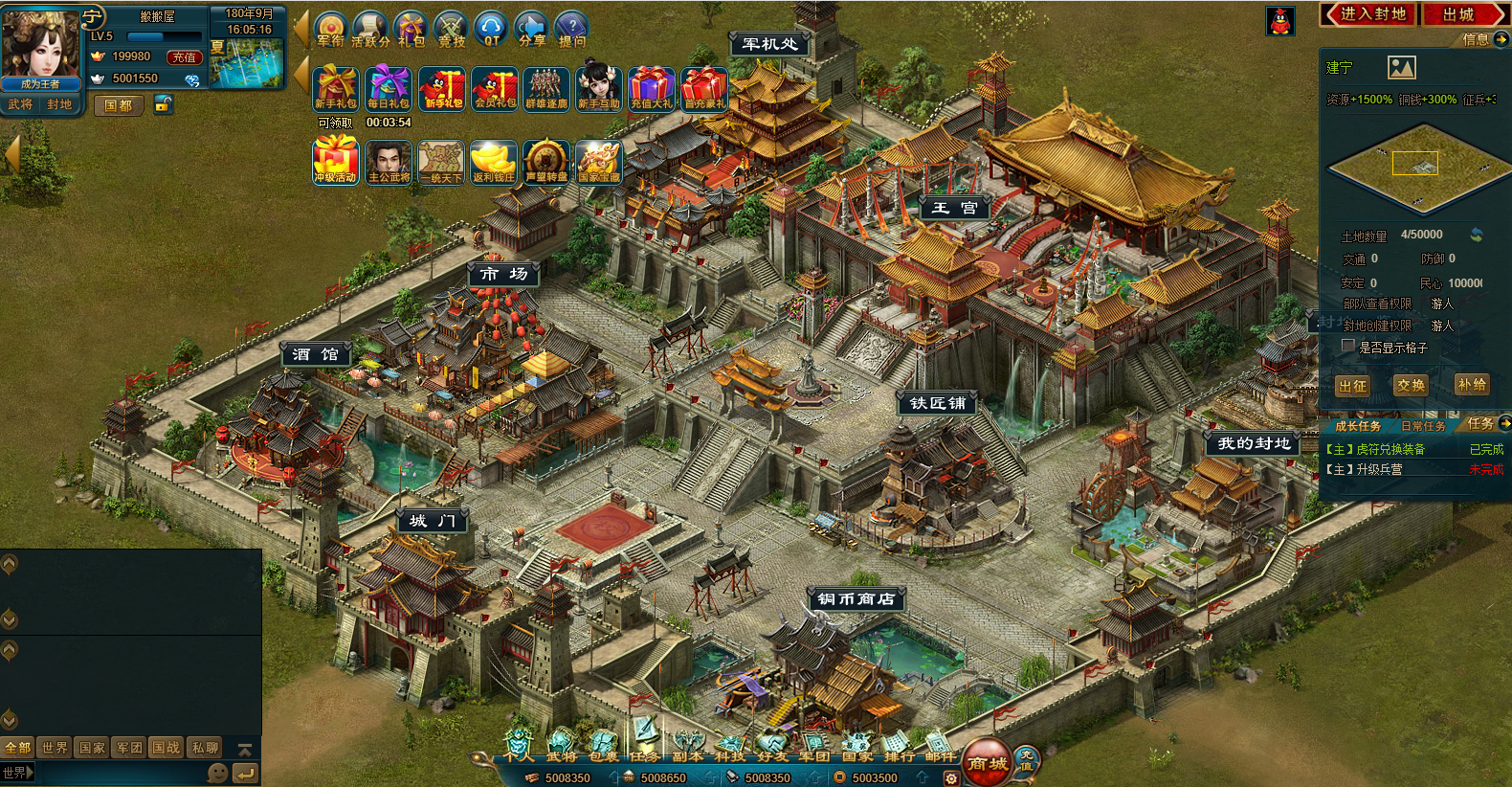This screenshot has height=787, width=1512.
Task: Claim the 每日礼包 daily gift pack
Action: (389, 88)
